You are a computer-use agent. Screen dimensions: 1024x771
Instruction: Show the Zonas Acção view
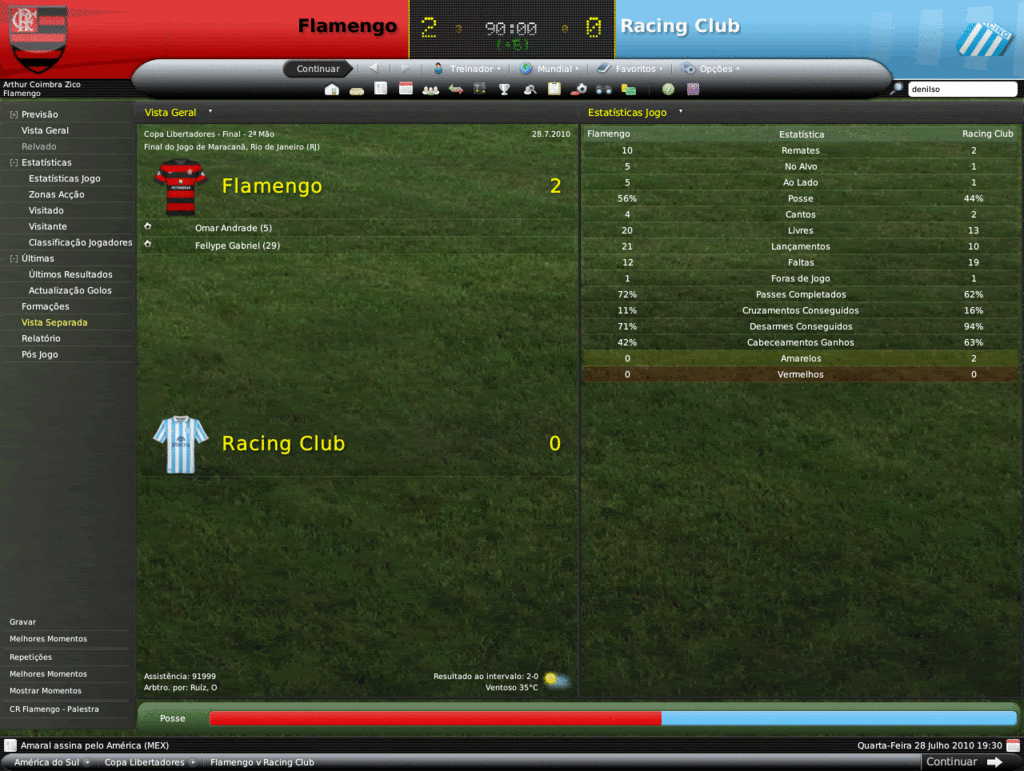tap(56, 195)
